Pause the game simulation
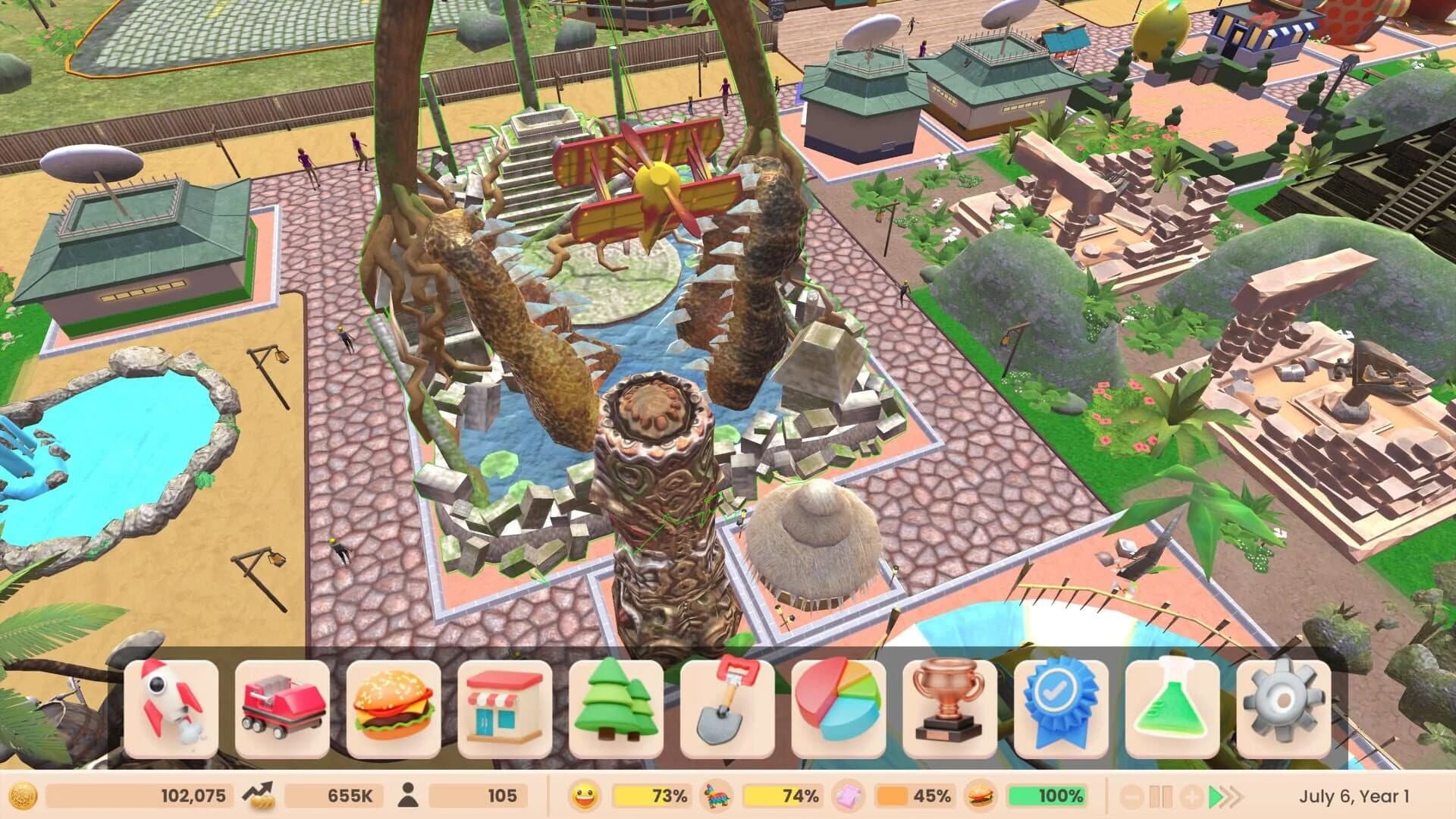This screenshot has width=1456, height=819. click(1161, 796)
